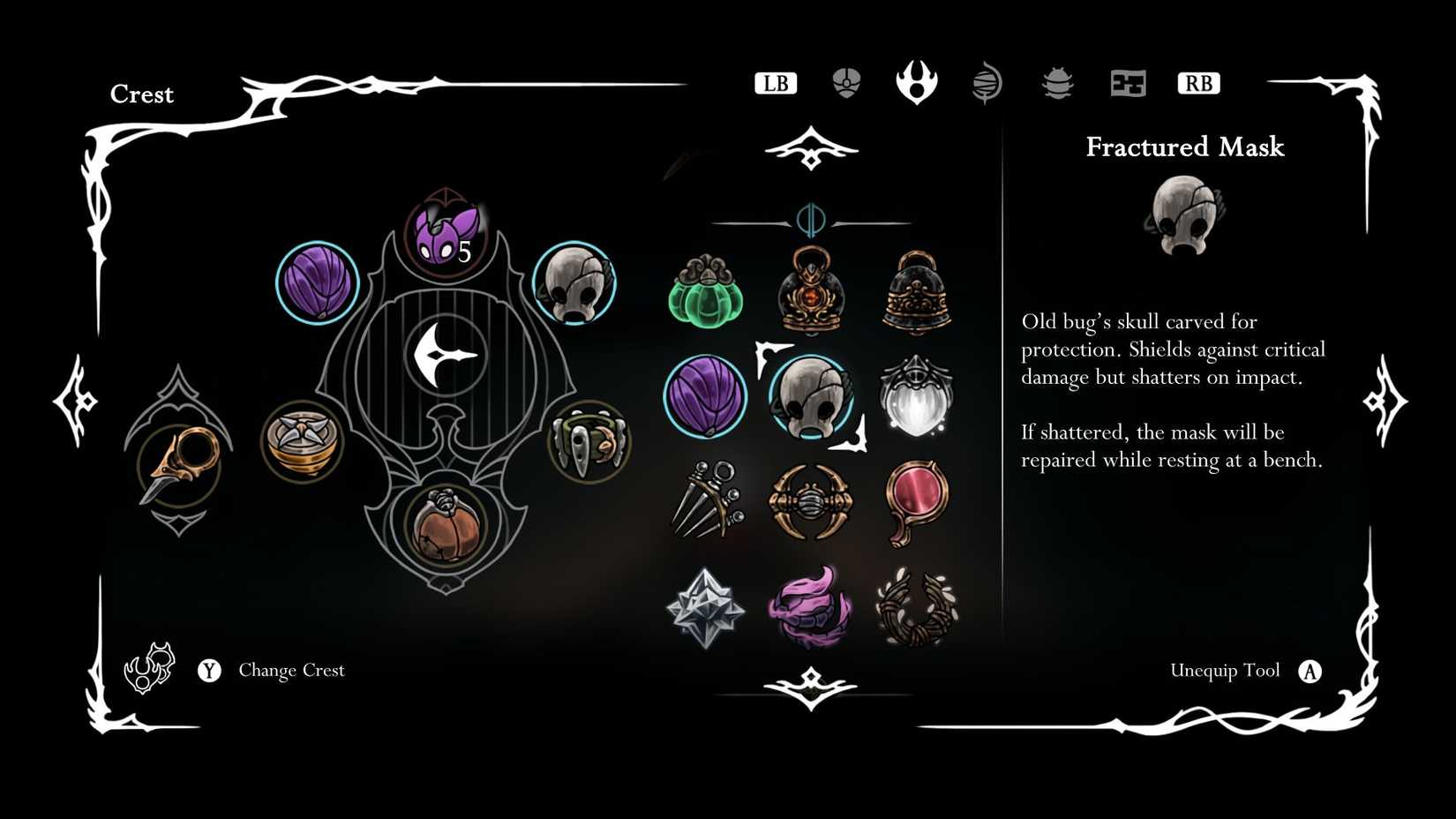Click the RB bumper indicator

1198,83
